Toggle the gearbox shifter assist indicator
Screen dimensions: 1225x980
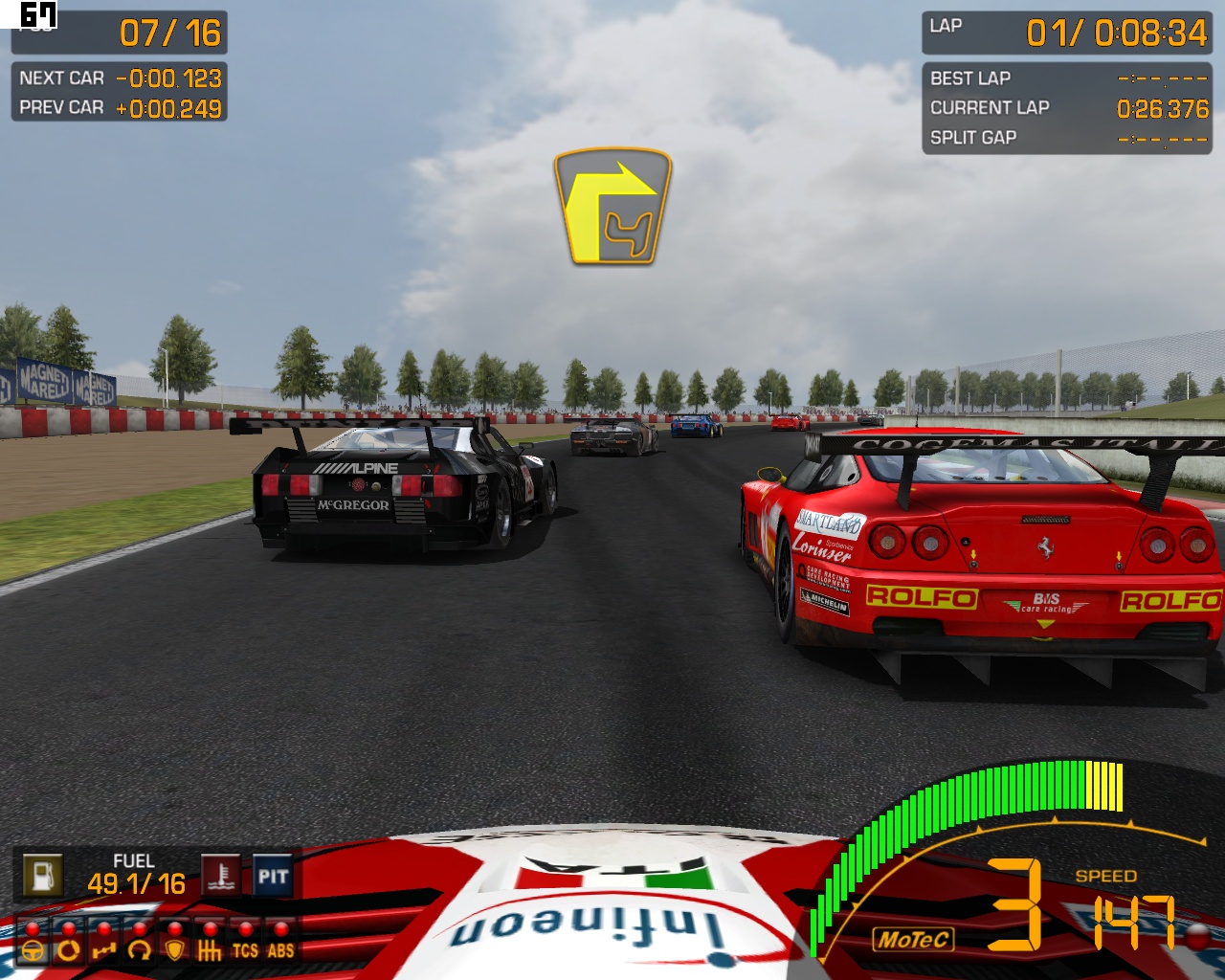(x=210, y=949)
